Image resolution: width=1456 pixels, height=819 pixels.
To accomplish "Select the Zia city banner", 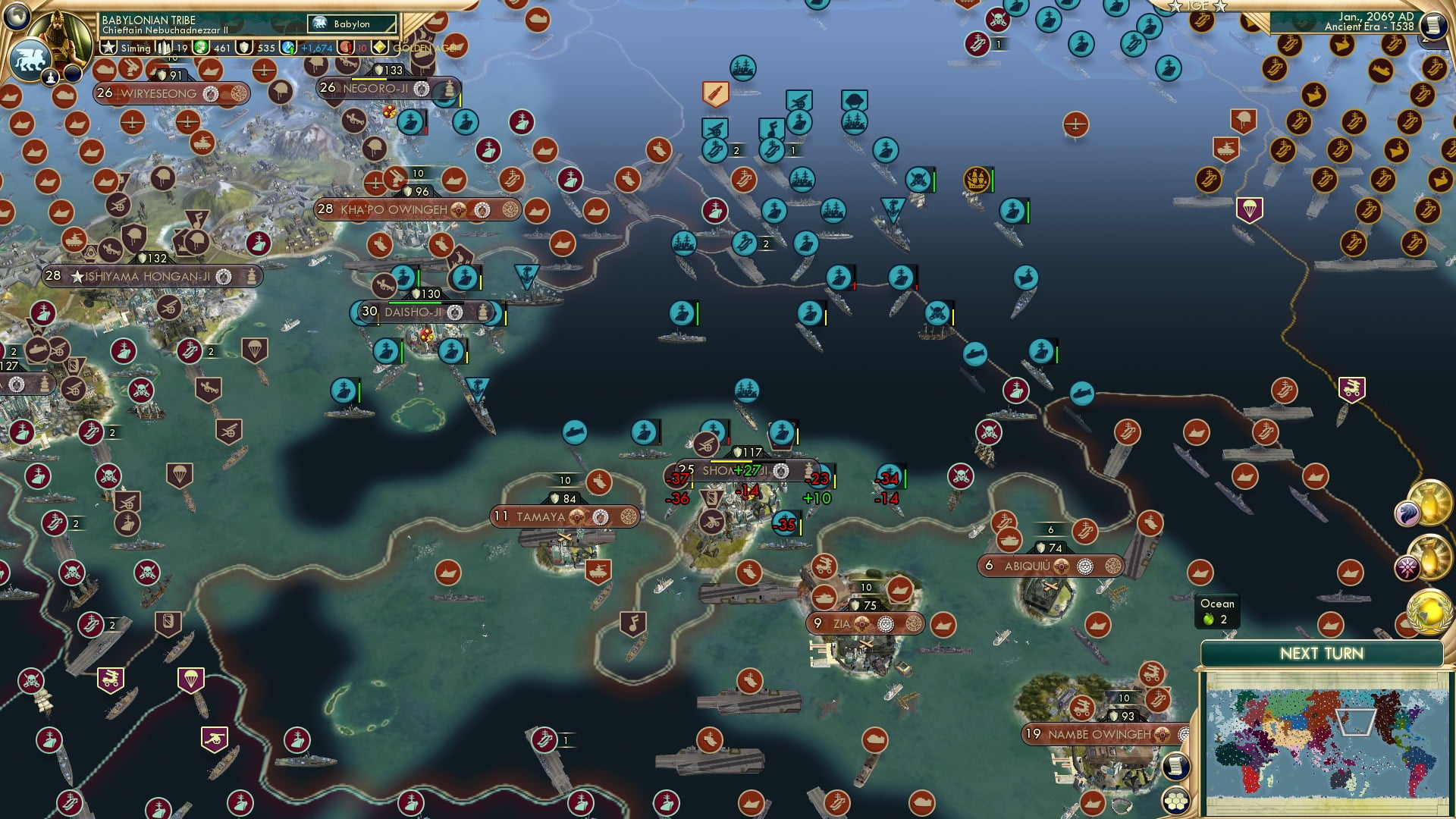I will point(867,623).
